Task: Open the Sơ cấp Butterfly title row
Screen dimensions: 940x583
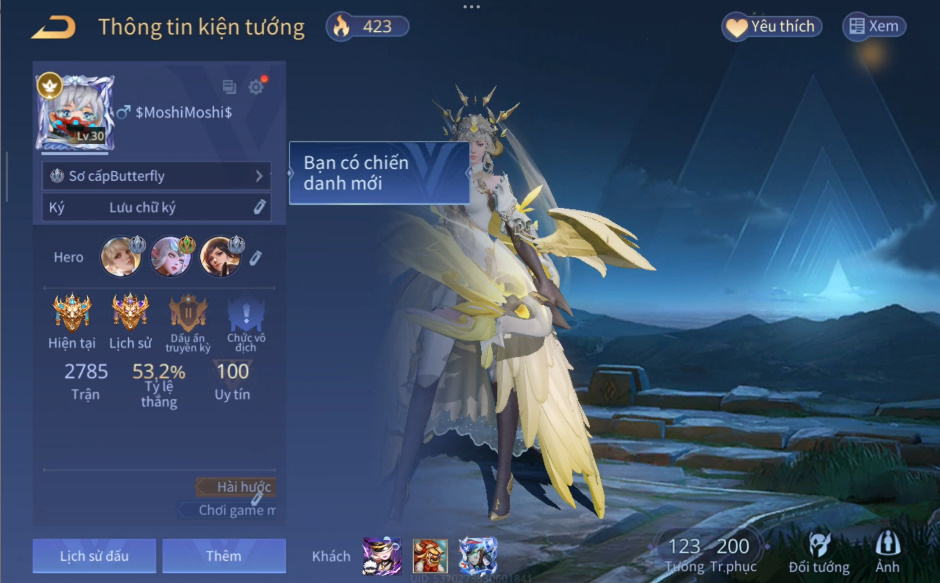Action: 156,176
